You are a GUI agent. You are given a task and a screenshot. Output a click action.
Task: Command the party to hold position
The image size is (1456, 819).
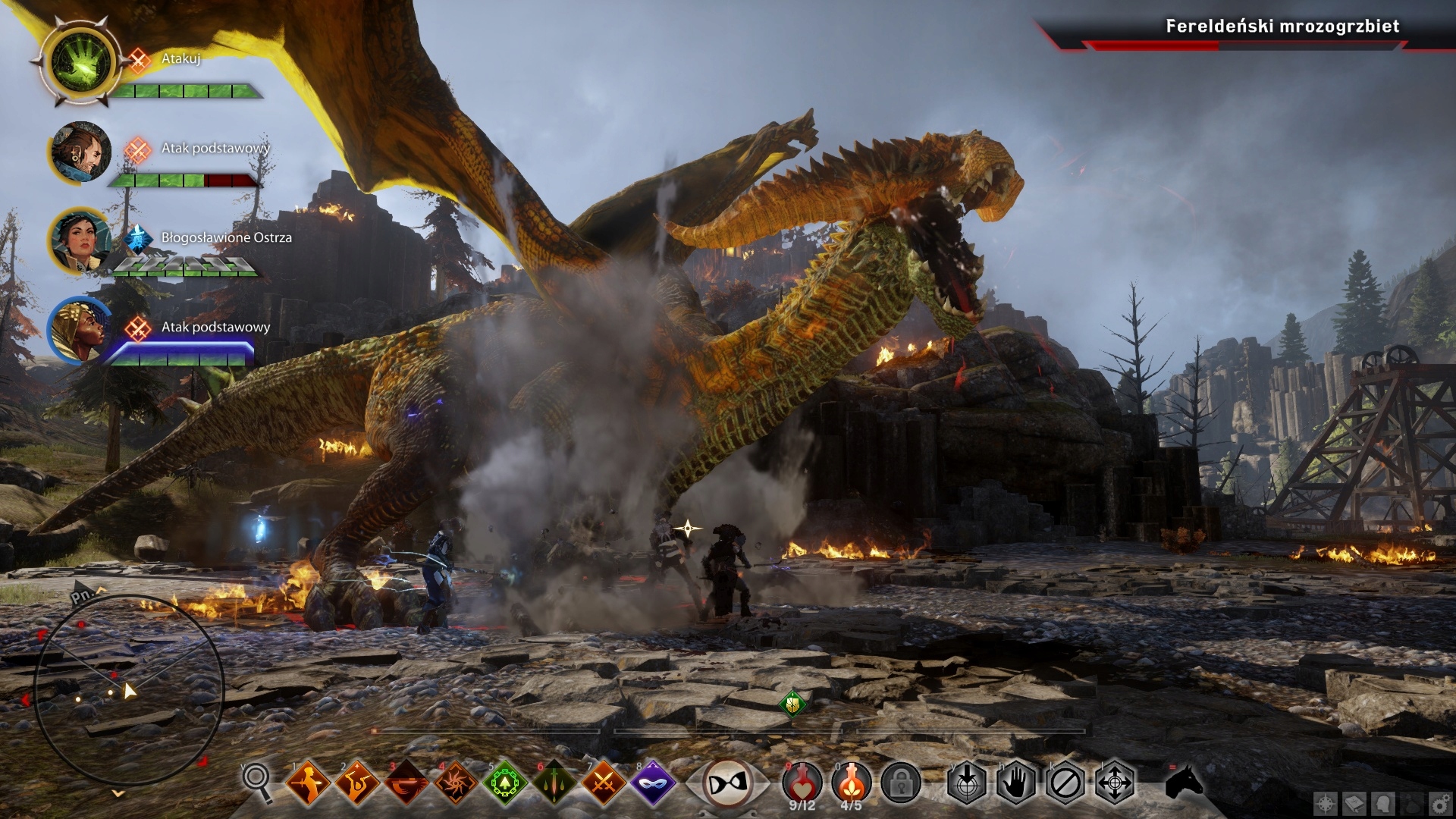coord(1015,782)
